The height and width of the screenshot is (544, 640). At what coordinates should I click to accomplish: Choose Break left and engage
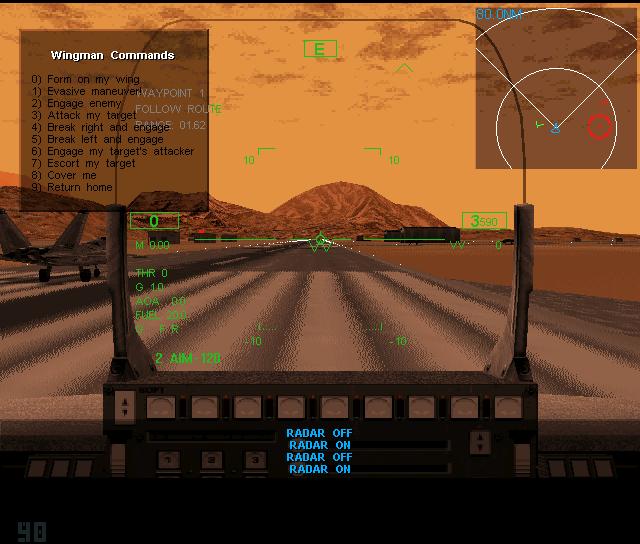(x=97, y=139)
